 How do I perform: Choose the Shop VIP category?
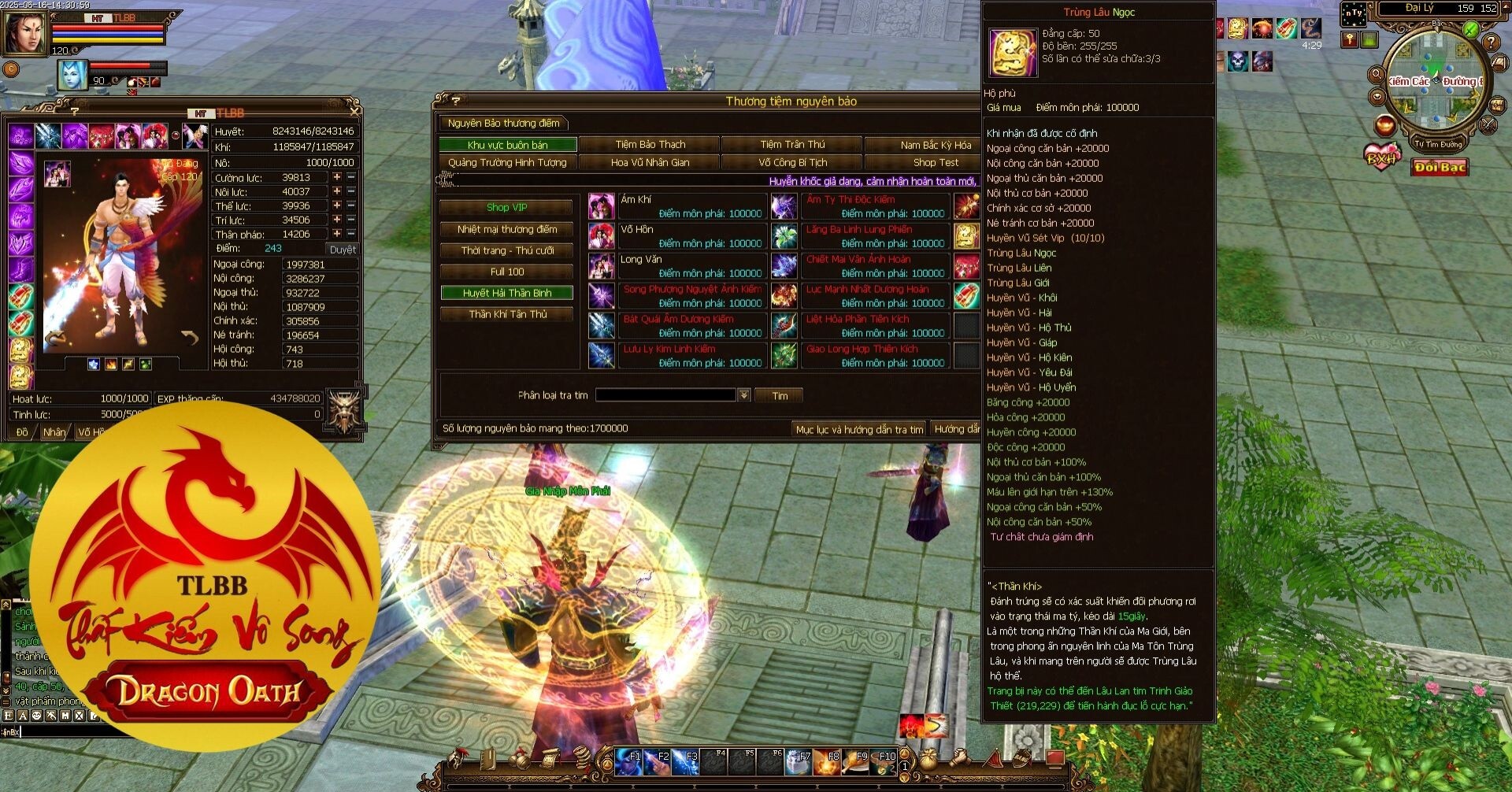pyautogui.click(x=506, y=208)
